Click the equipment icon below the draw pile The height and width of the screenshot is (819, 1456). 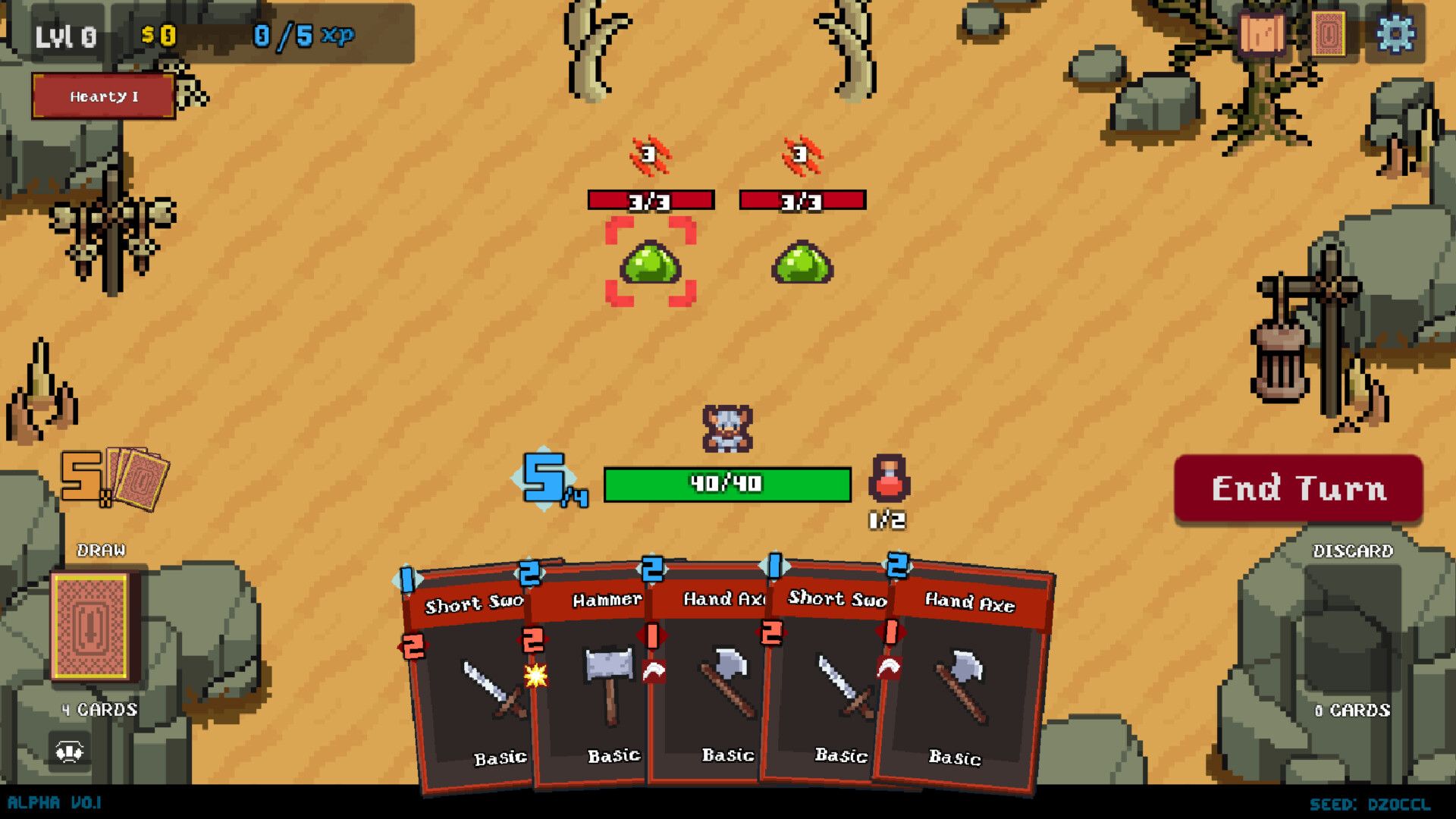[x=71, y=752]
